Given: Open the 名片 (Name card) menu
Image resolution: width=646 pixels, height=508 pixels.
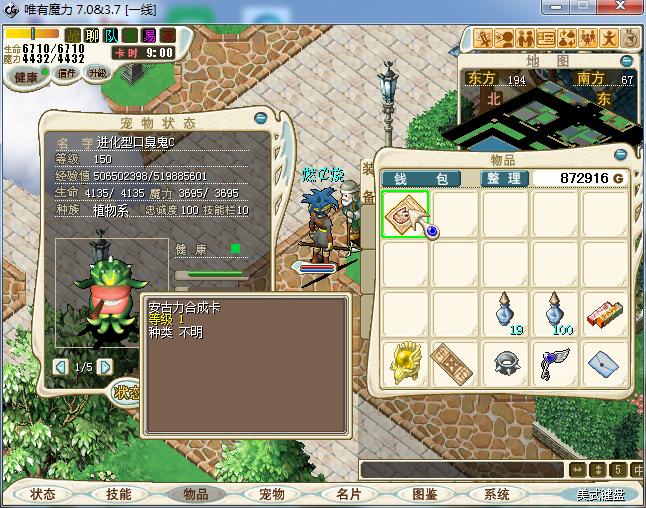Looking at the screenshot, I should (x=348, y=494).
